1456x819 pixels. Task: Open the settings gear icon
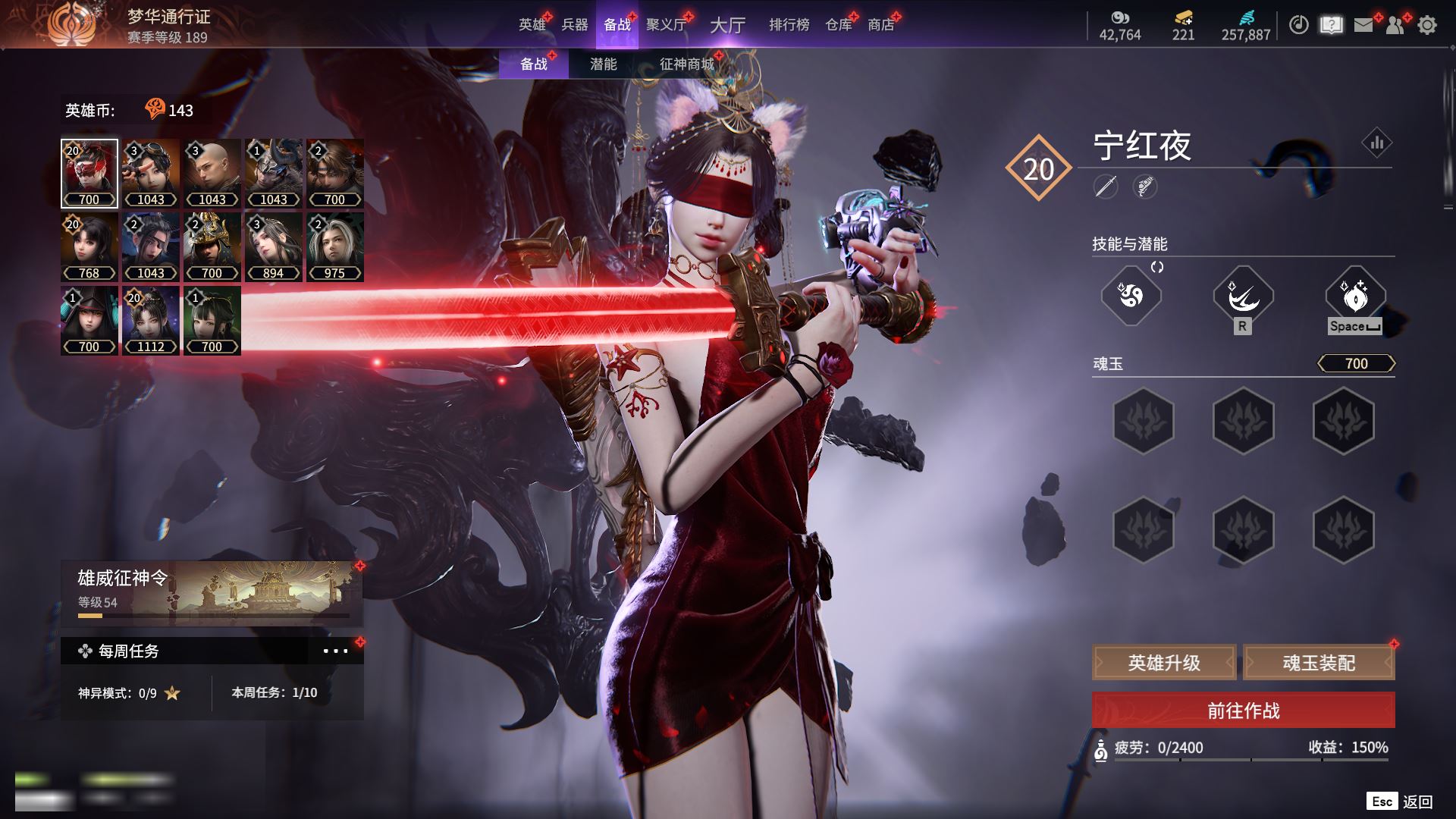[1426, 25]
